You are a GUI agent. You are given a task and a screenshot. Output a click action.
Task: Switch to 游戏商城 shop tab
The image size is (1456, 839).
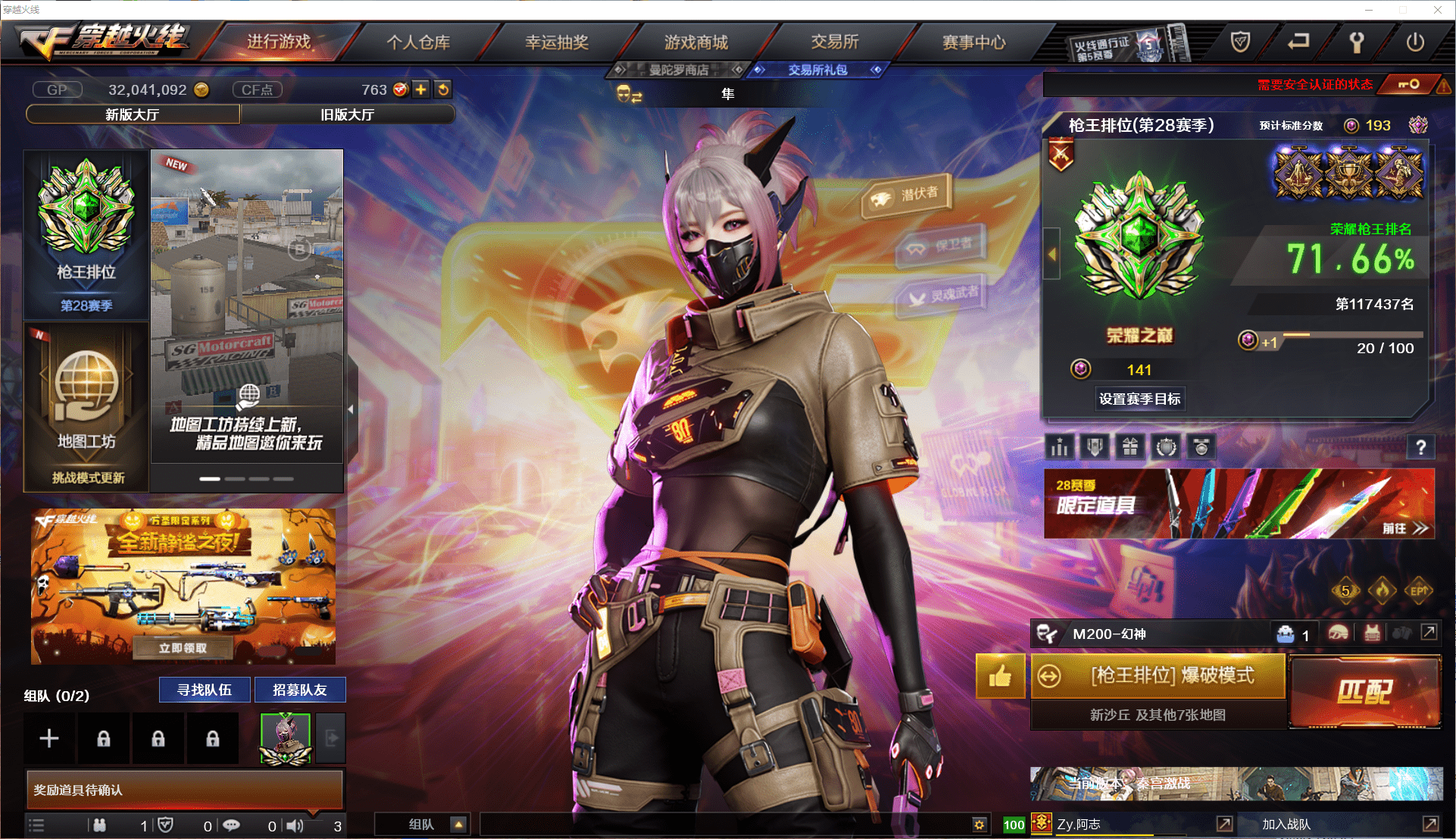(695, 42)
